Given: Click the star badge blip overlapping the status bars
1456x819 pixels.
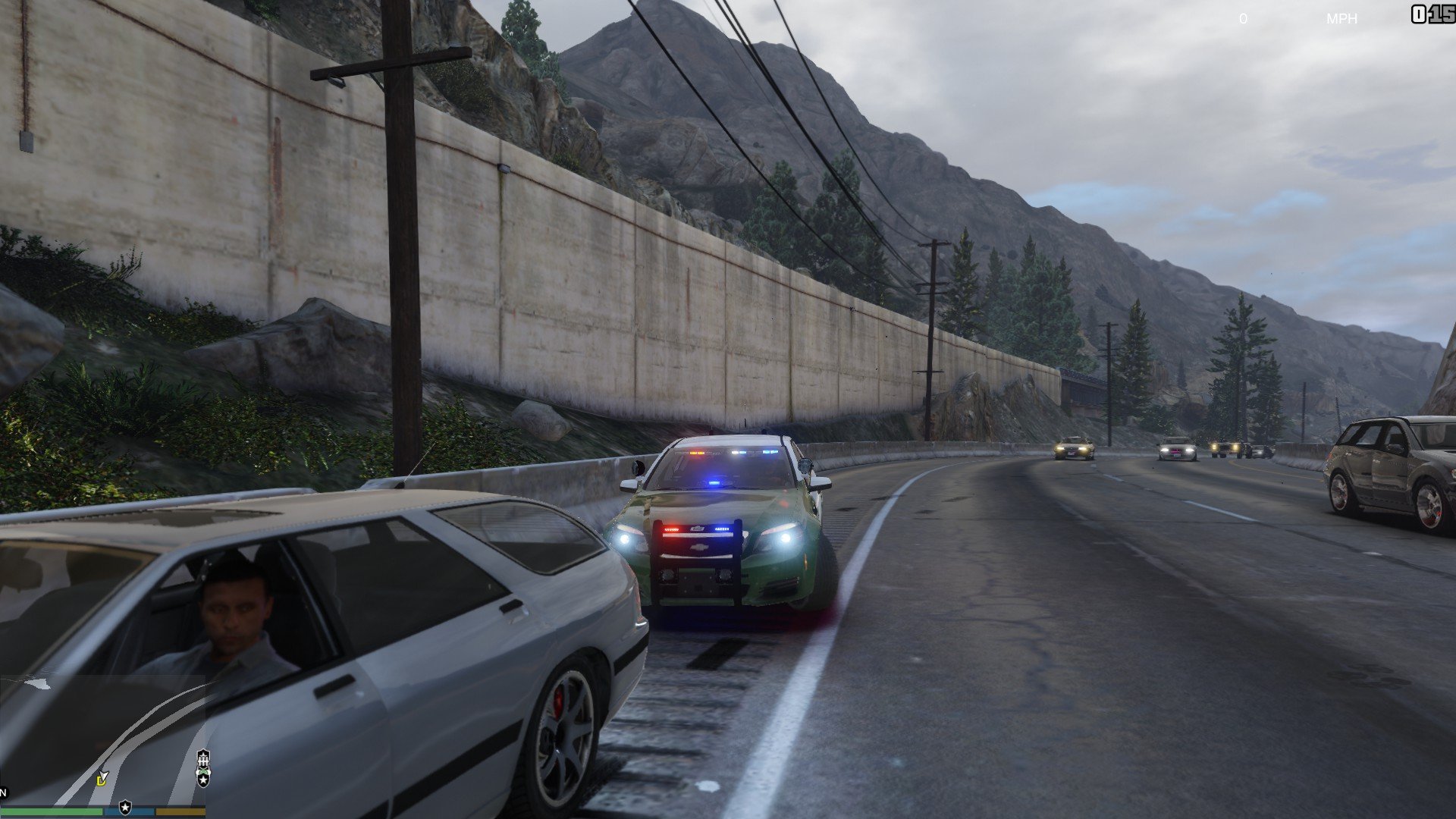Looking at the screenshot, I should tap(125, 807).
